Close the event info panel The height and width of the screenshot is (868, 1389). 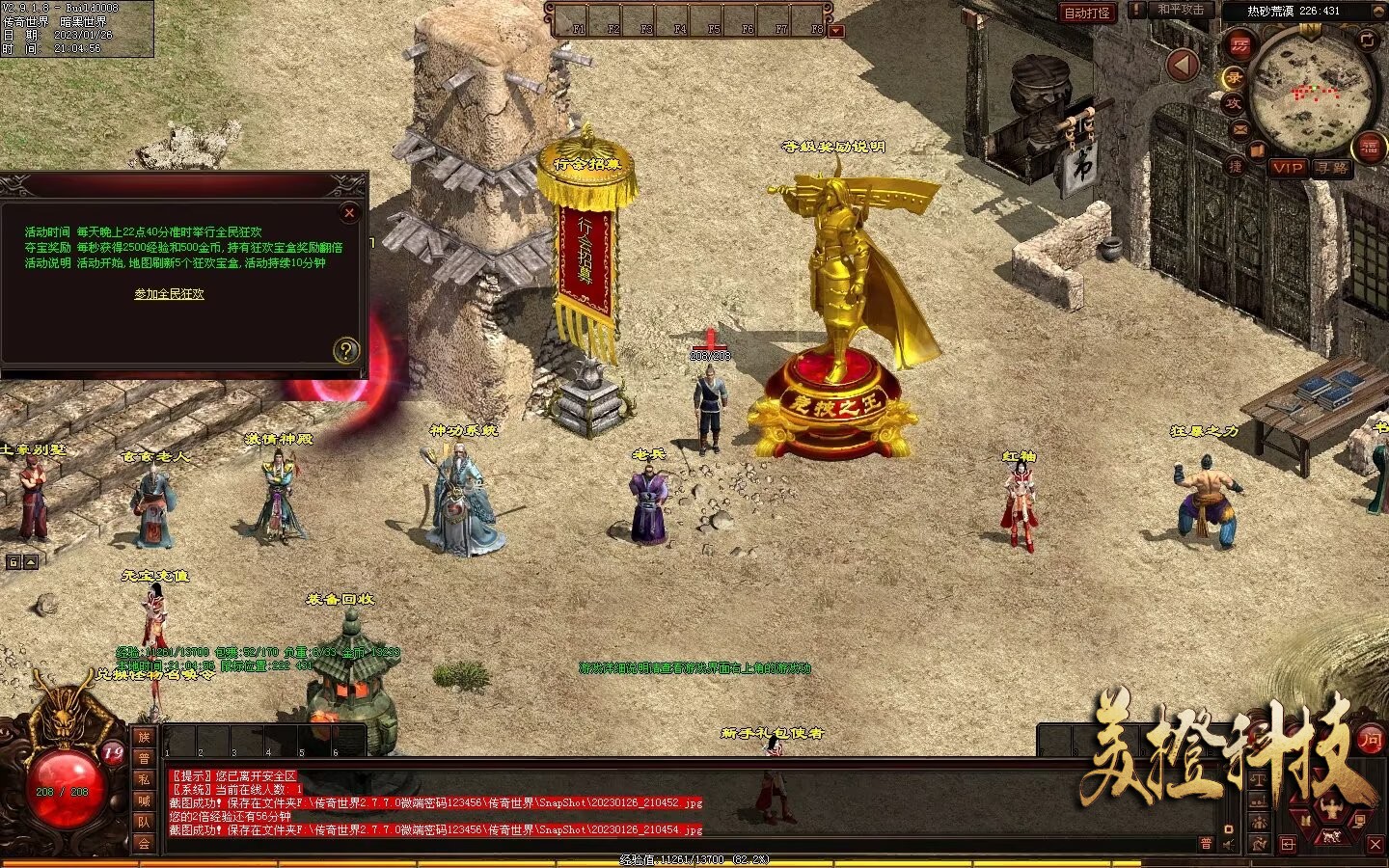[x=349, y=212]
